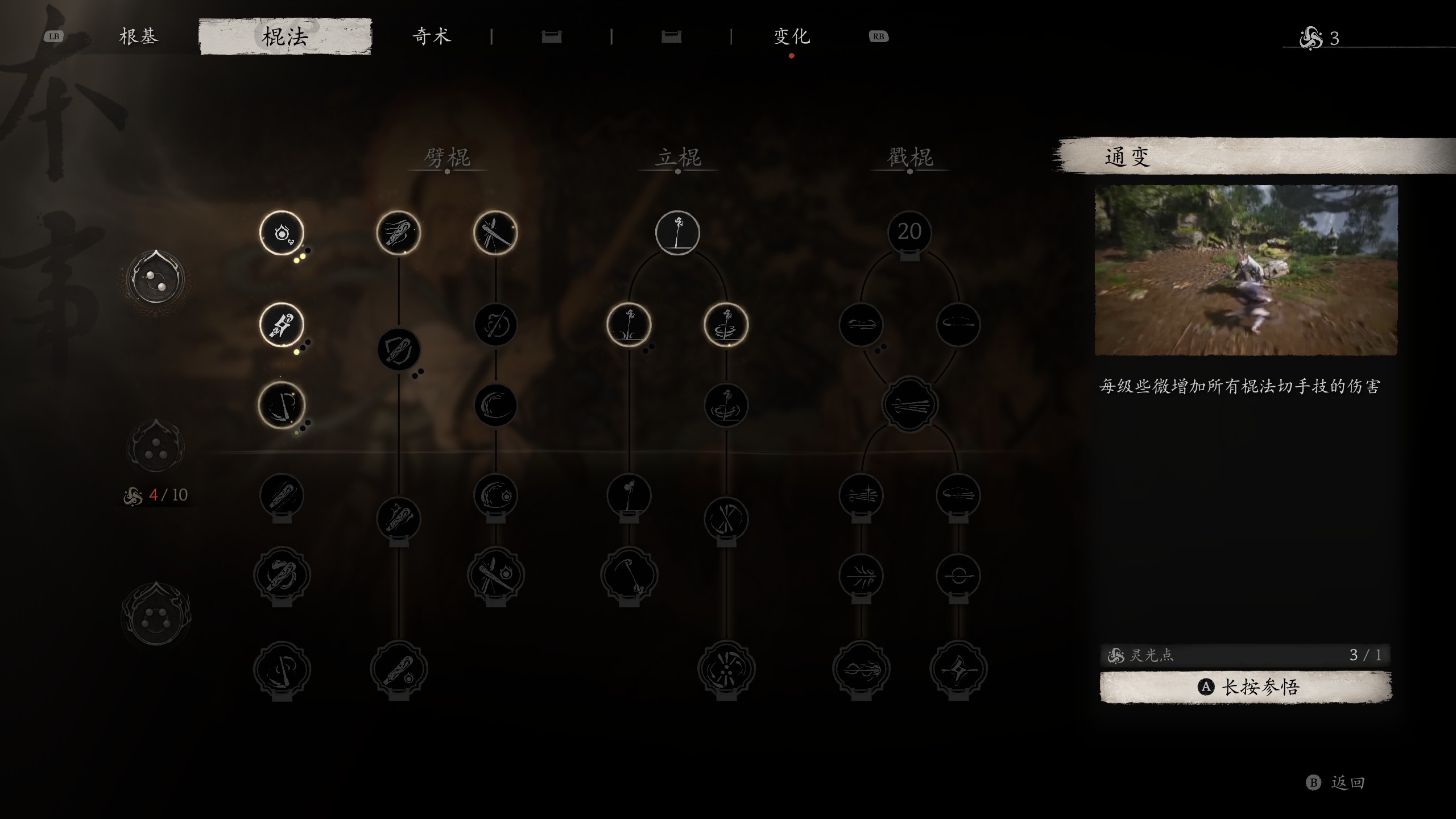Pick the central node joining both 戳棍 branches
The width and height of the screenshot is (1456, 819).
(909, 405)
